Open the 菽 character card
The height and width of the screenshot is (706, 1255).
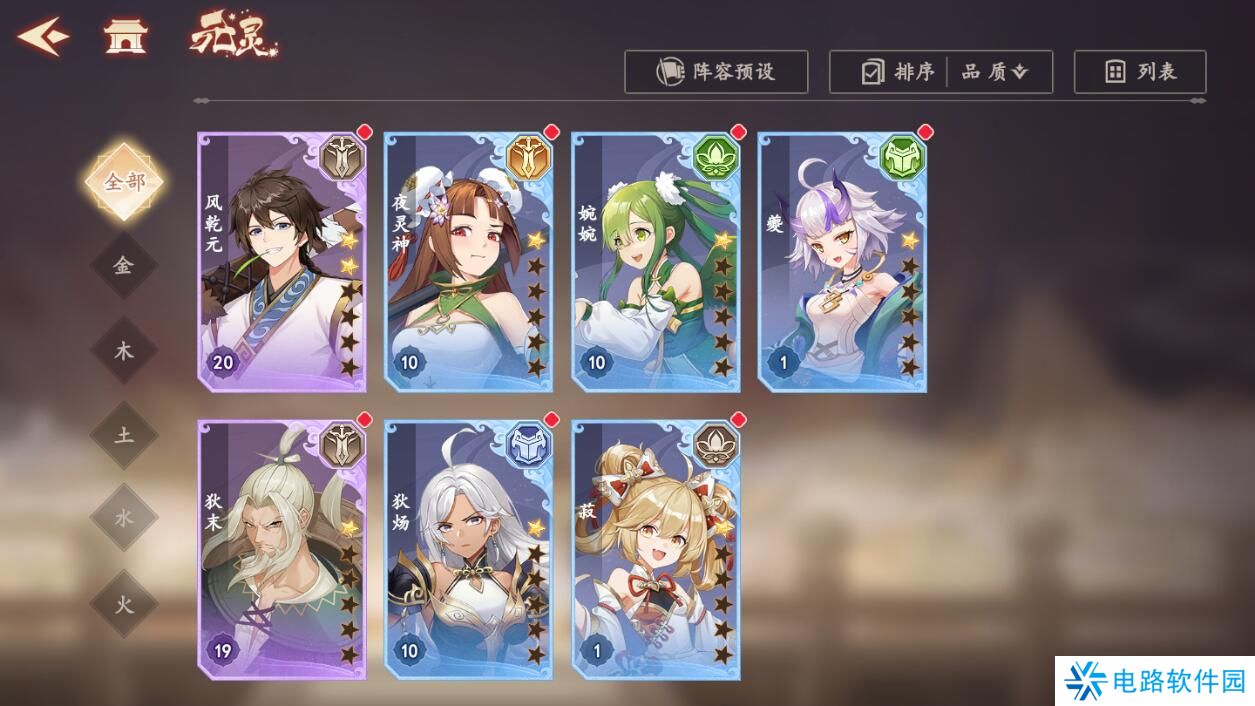coord(655,550)
